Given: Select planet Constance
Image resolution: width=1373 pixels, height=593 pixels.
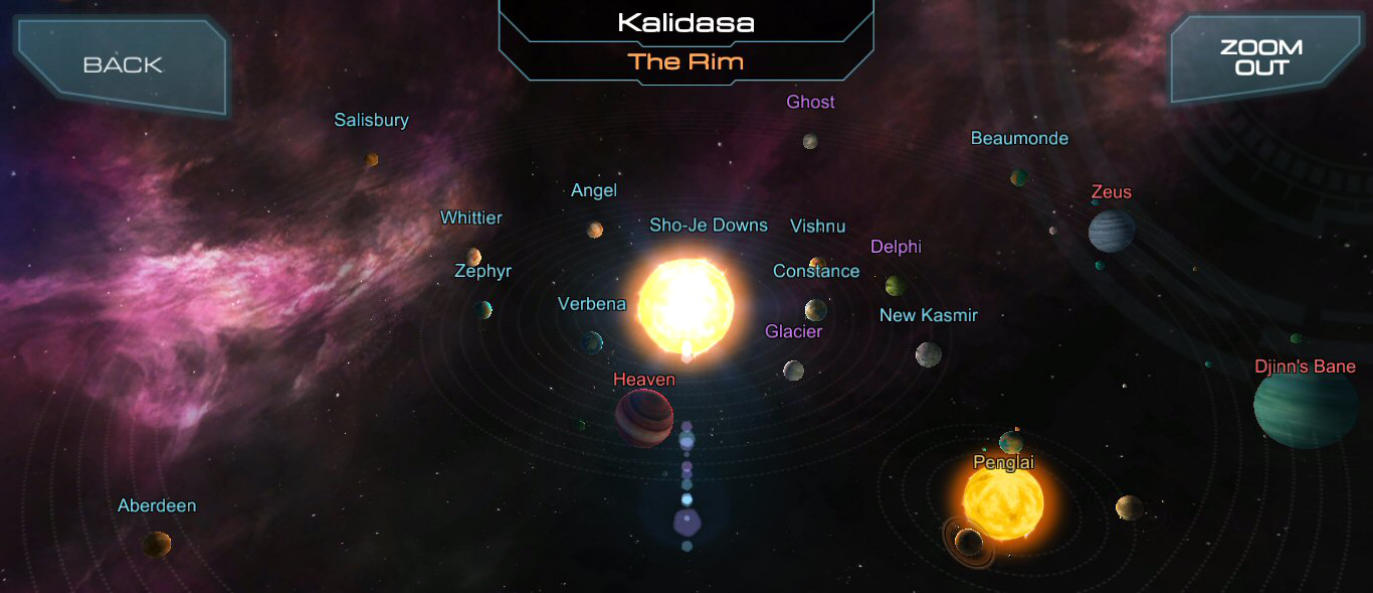Looking at the screenshot, I should point(816,309).
